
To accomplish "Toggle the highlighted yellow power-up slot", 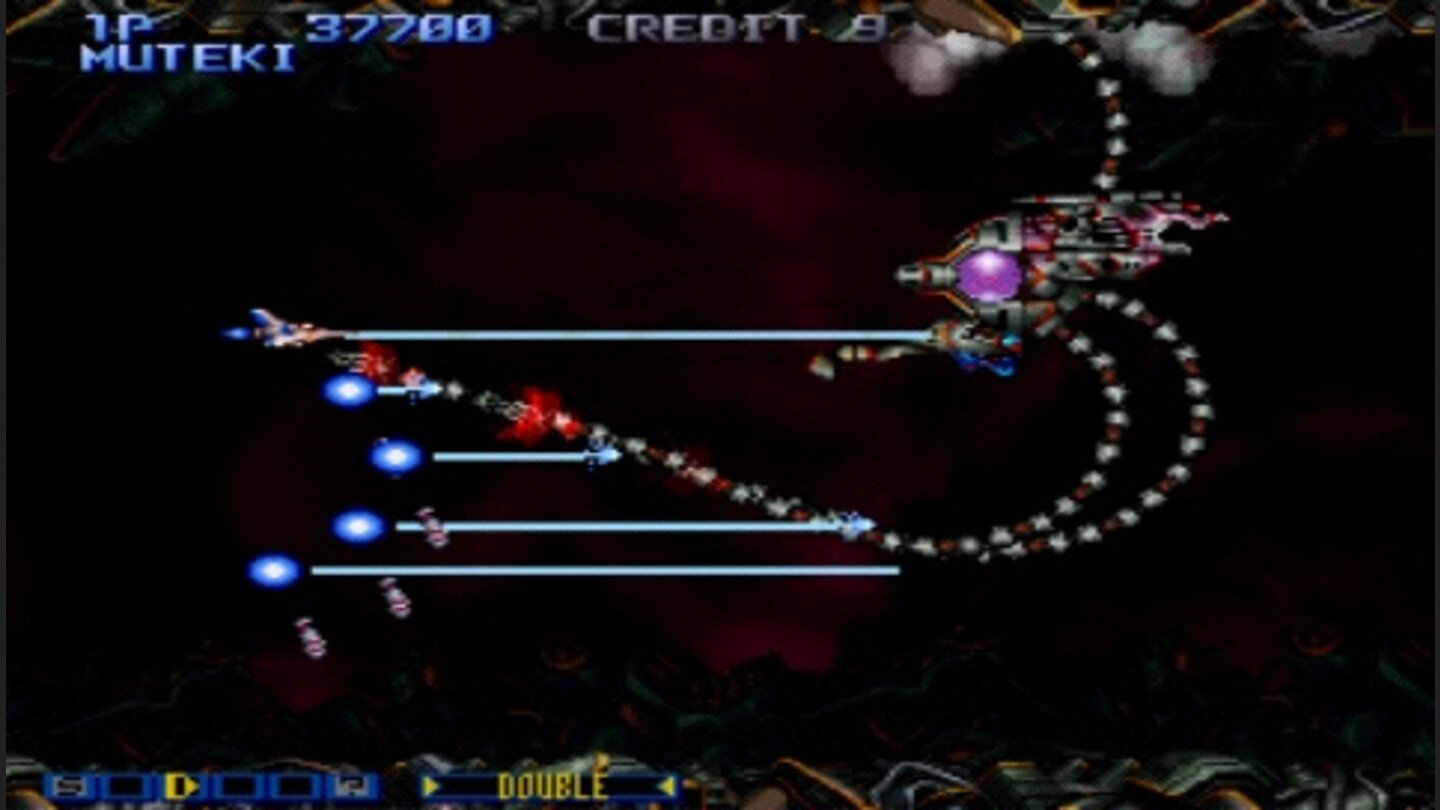I will [180, 787].
